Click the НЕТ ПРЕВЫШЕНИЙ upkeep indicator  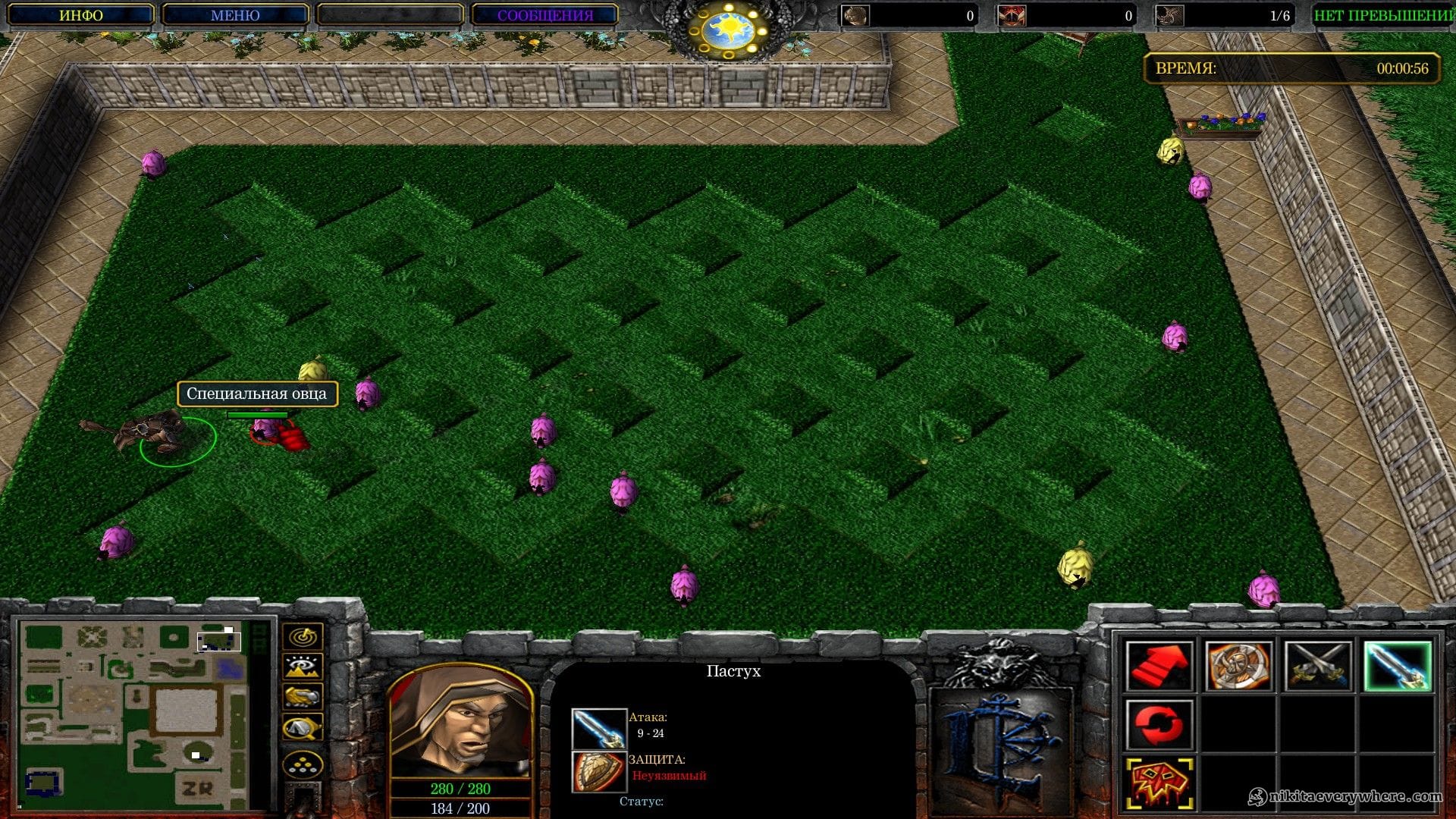(x=1383, y=15)
